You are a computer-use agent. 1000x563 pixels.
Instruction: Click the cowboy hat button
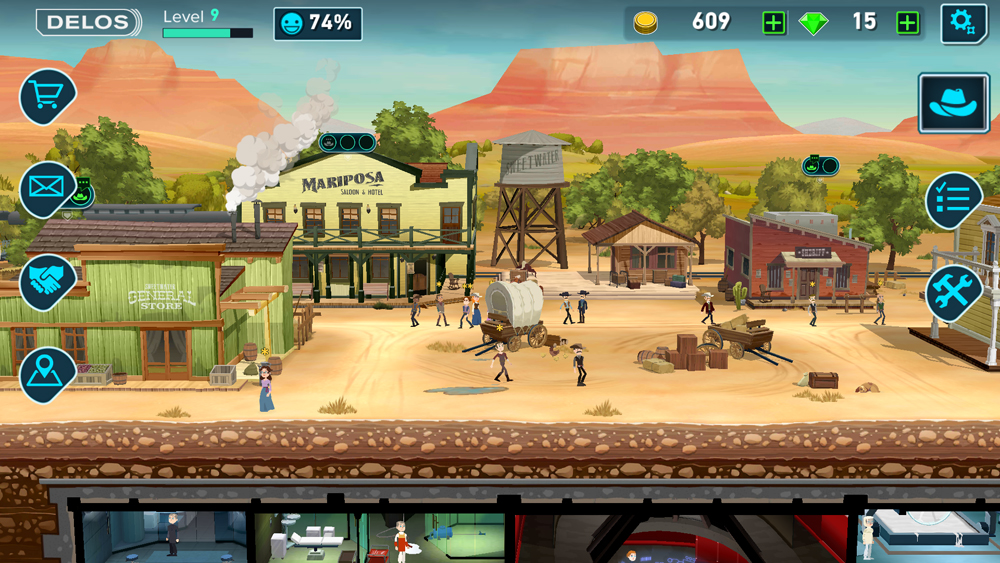click(953, 102)
